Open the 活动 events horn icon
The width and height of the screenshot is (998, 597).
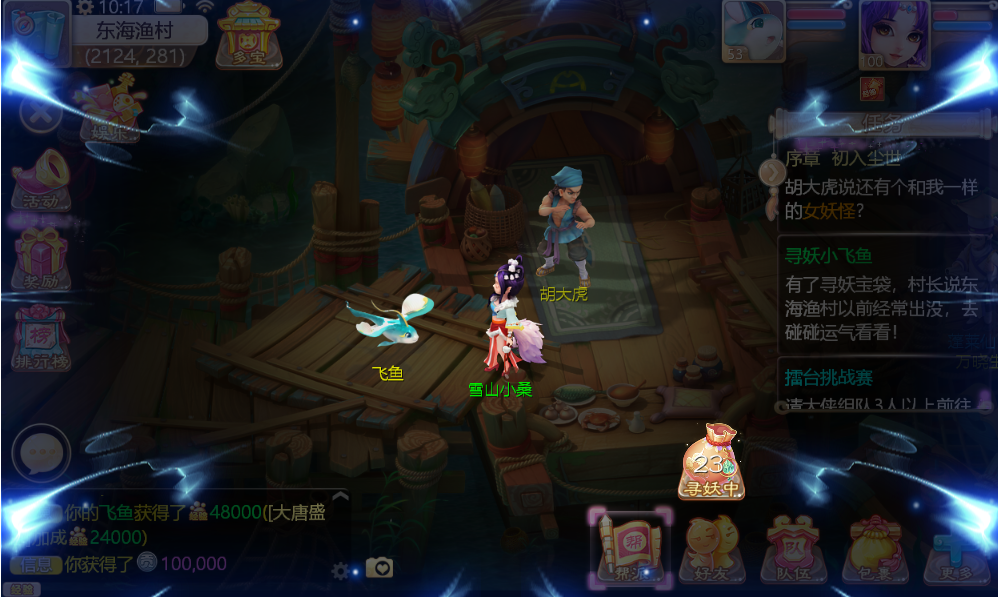[x=42, y=178]
